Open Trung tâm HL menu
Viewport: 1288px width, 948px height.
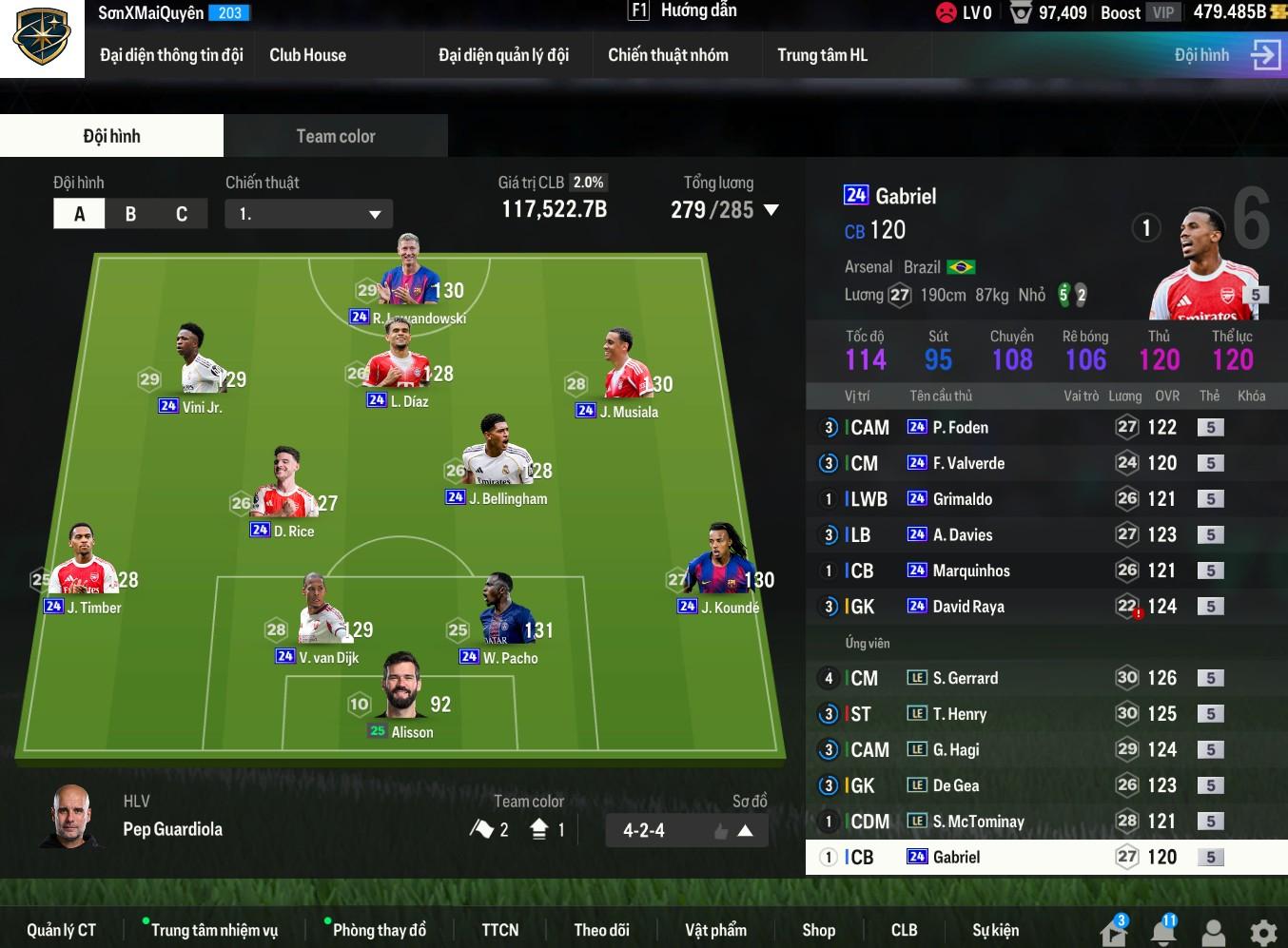point(822,55)
